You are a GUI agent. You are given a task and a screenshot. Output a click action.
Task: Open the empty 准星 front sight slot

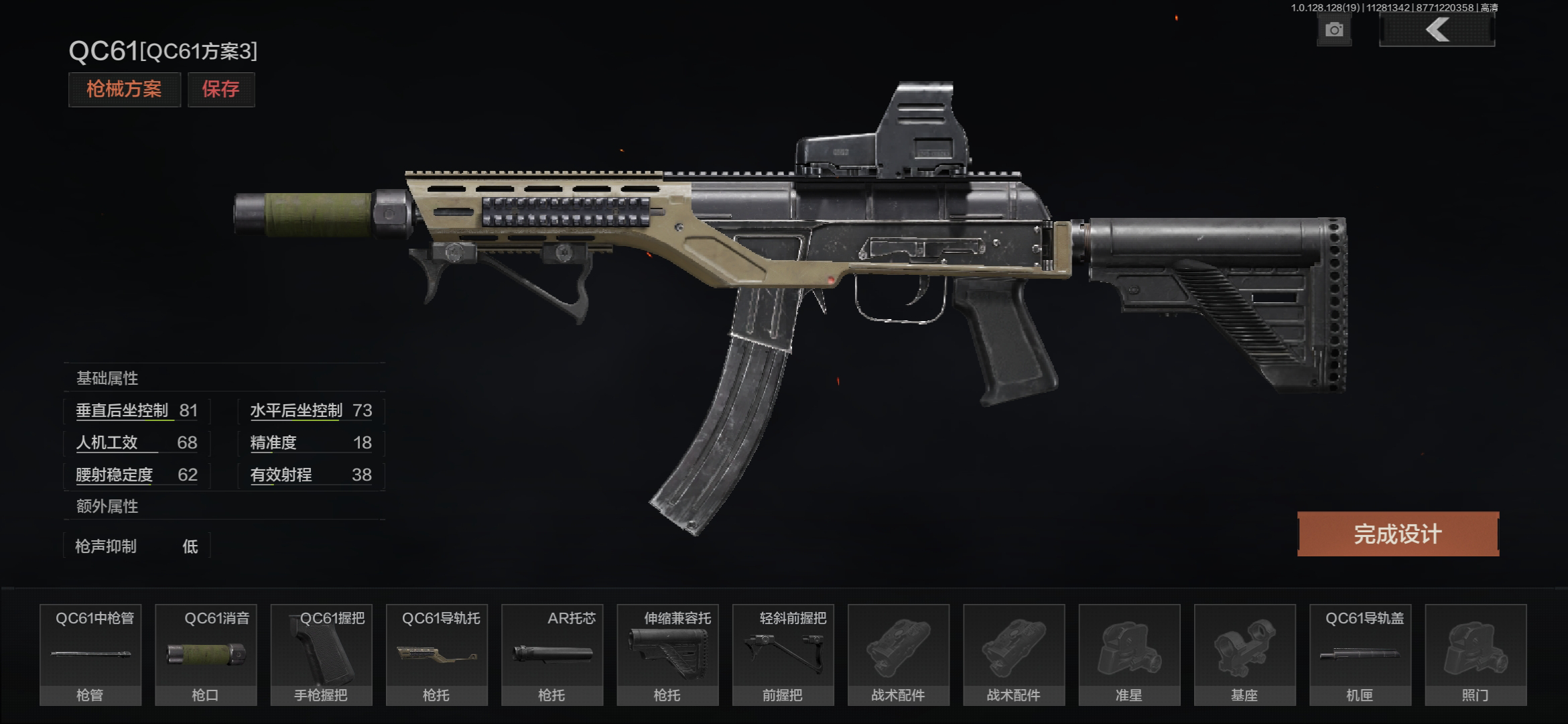1129,654
